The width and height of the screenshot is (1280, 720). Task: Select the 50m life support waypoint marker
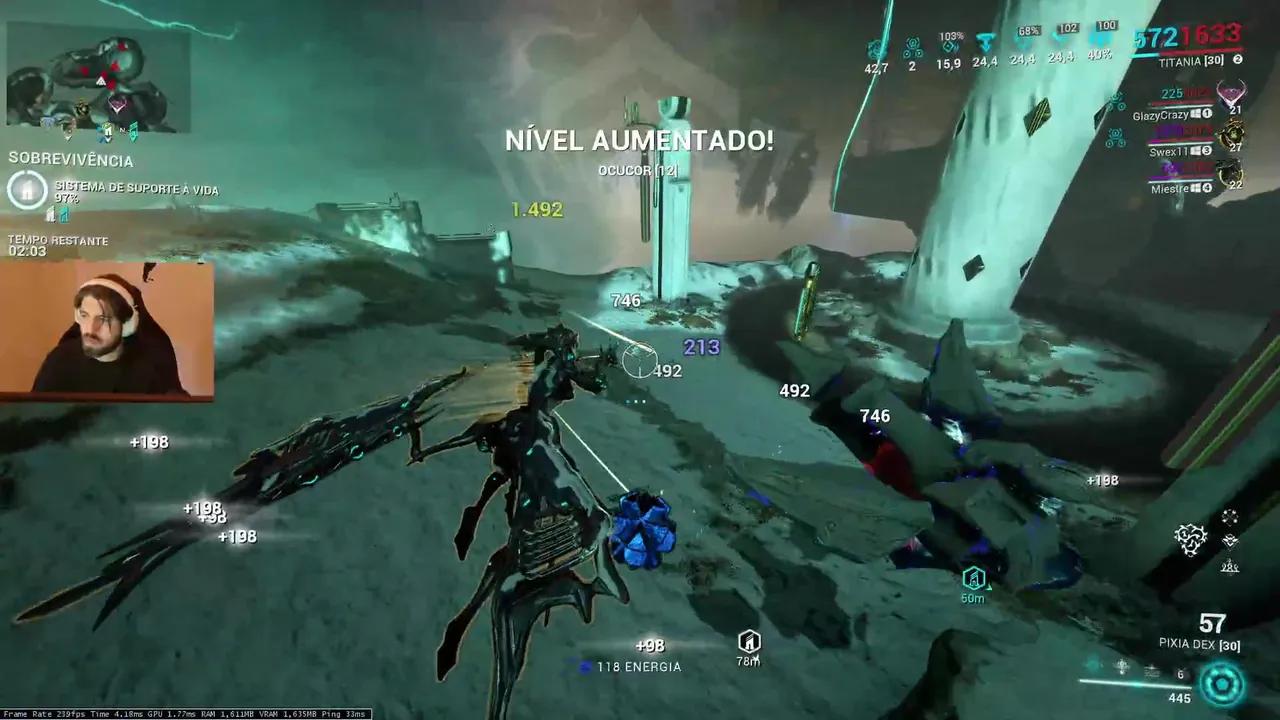pyautogui.click(x=973, y=578)
